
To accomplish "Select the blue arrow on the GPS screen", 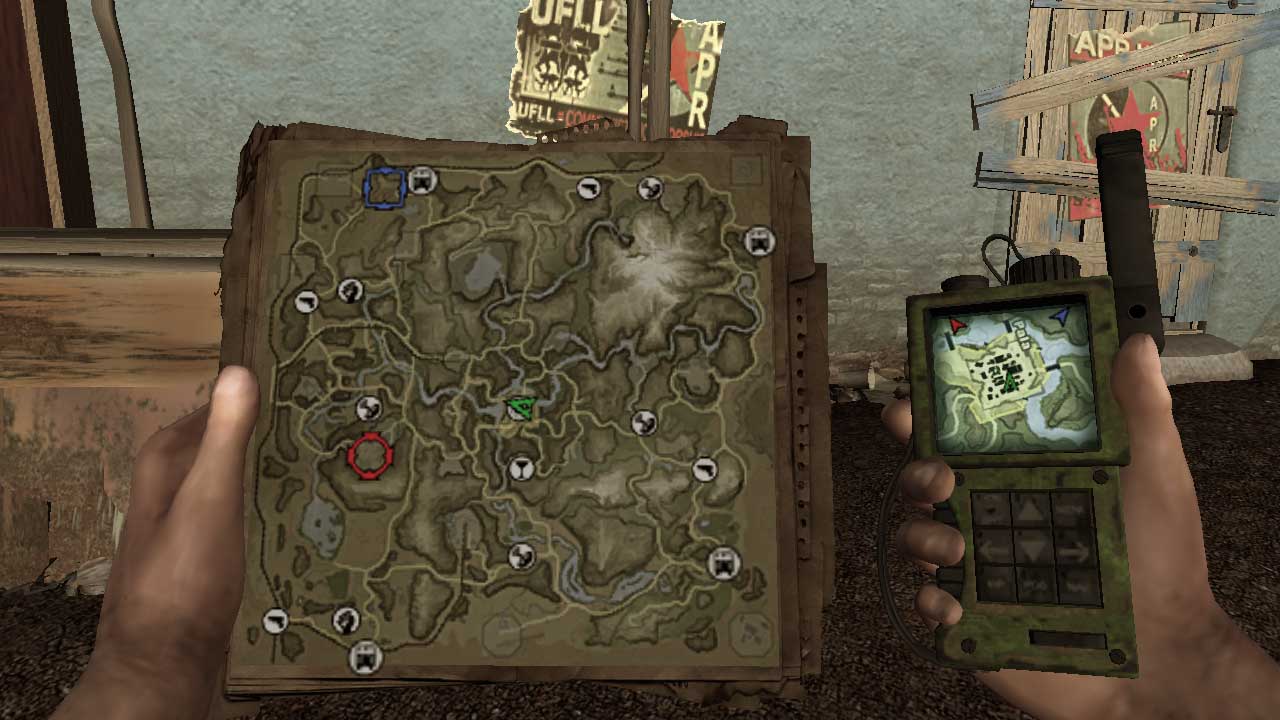I will (1062, 316).
